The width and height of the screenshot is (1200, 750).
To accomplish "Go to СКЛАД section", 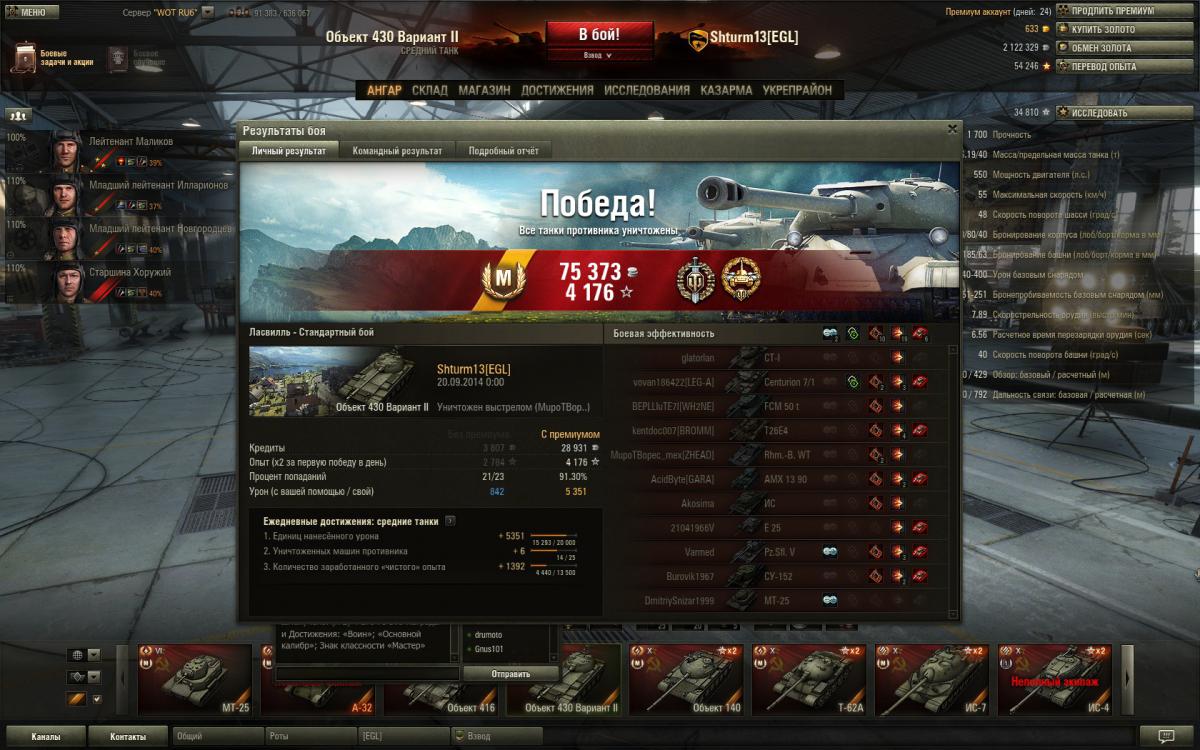I will [x=430, y=90].
